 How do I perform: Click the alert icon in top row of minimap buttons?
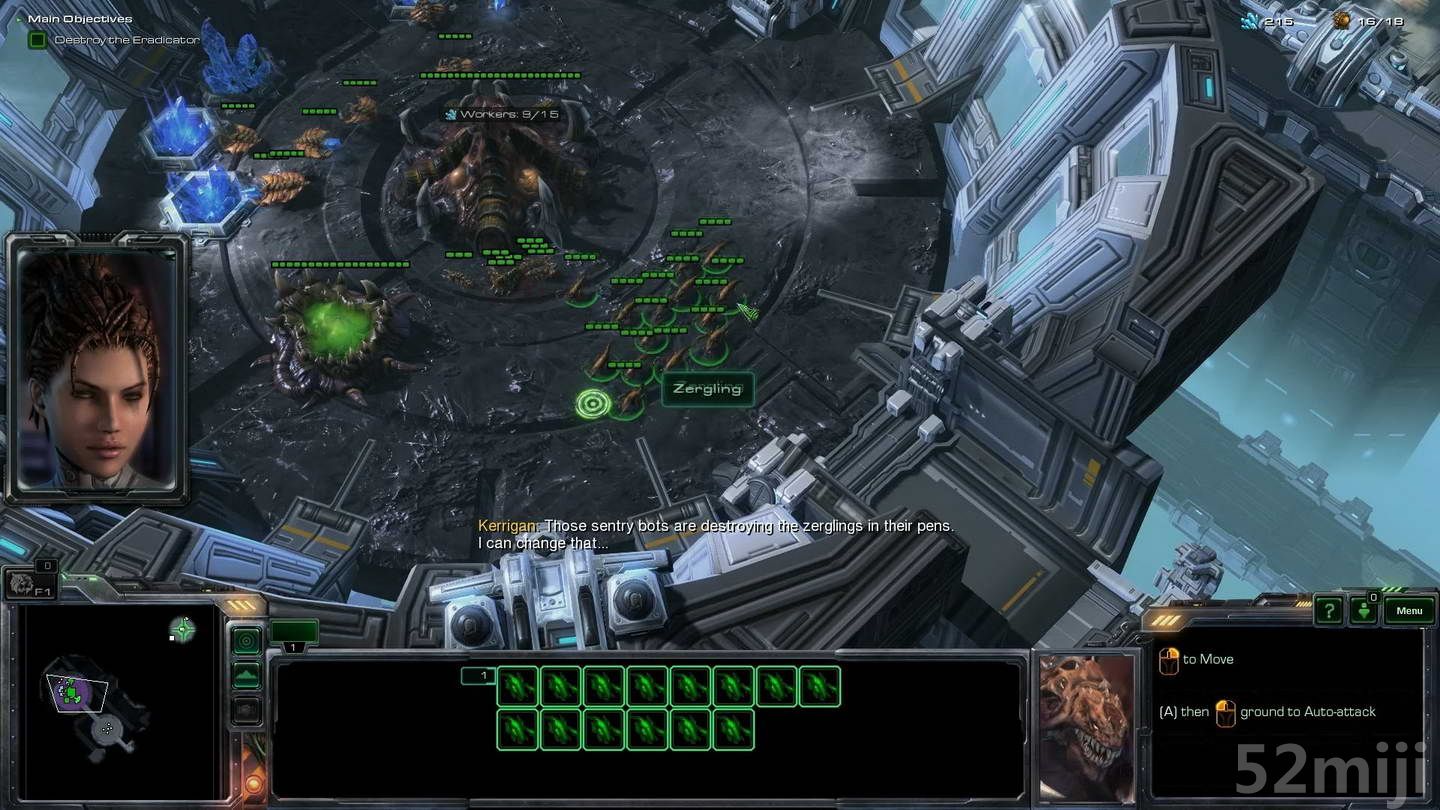coord(246,640)
